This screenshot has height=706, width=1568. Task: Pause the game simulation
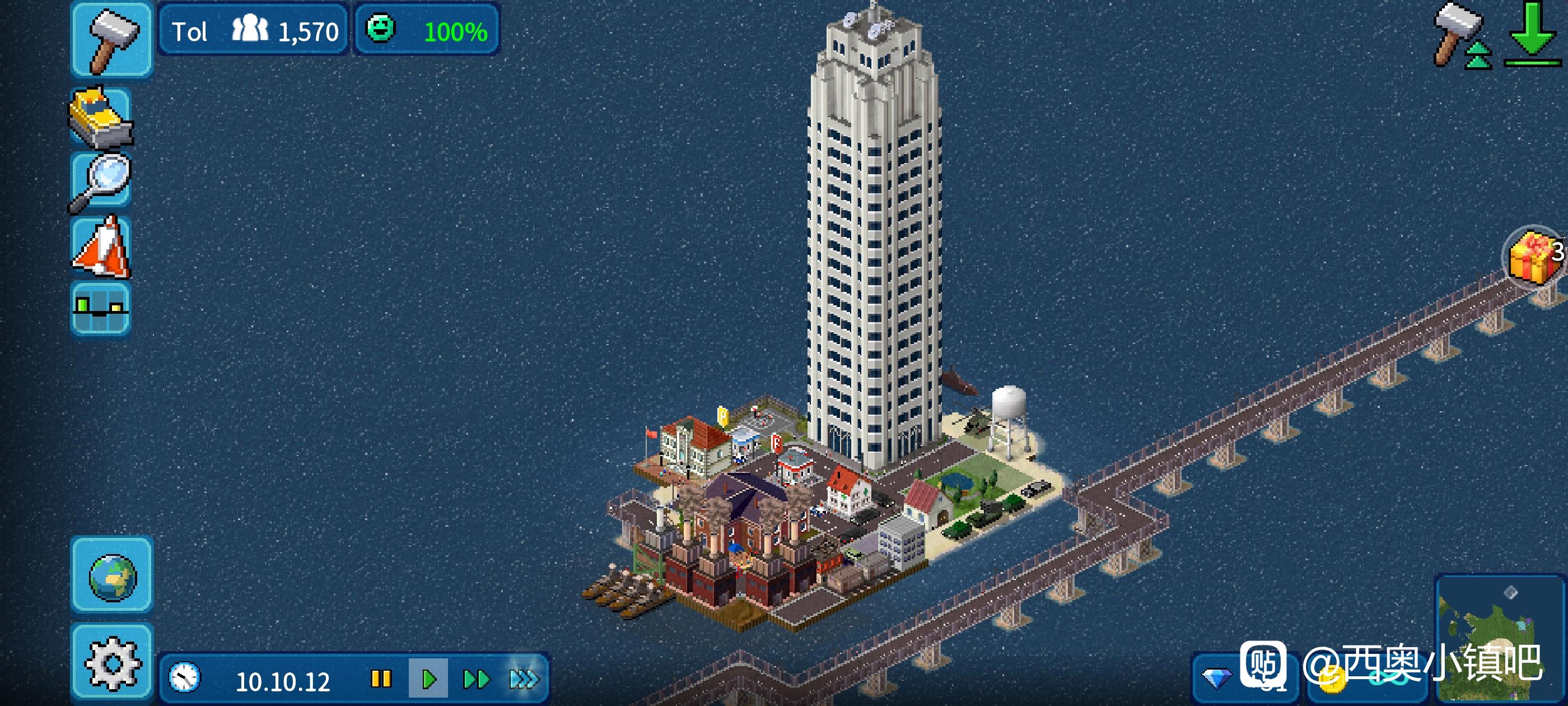[381, 679]
